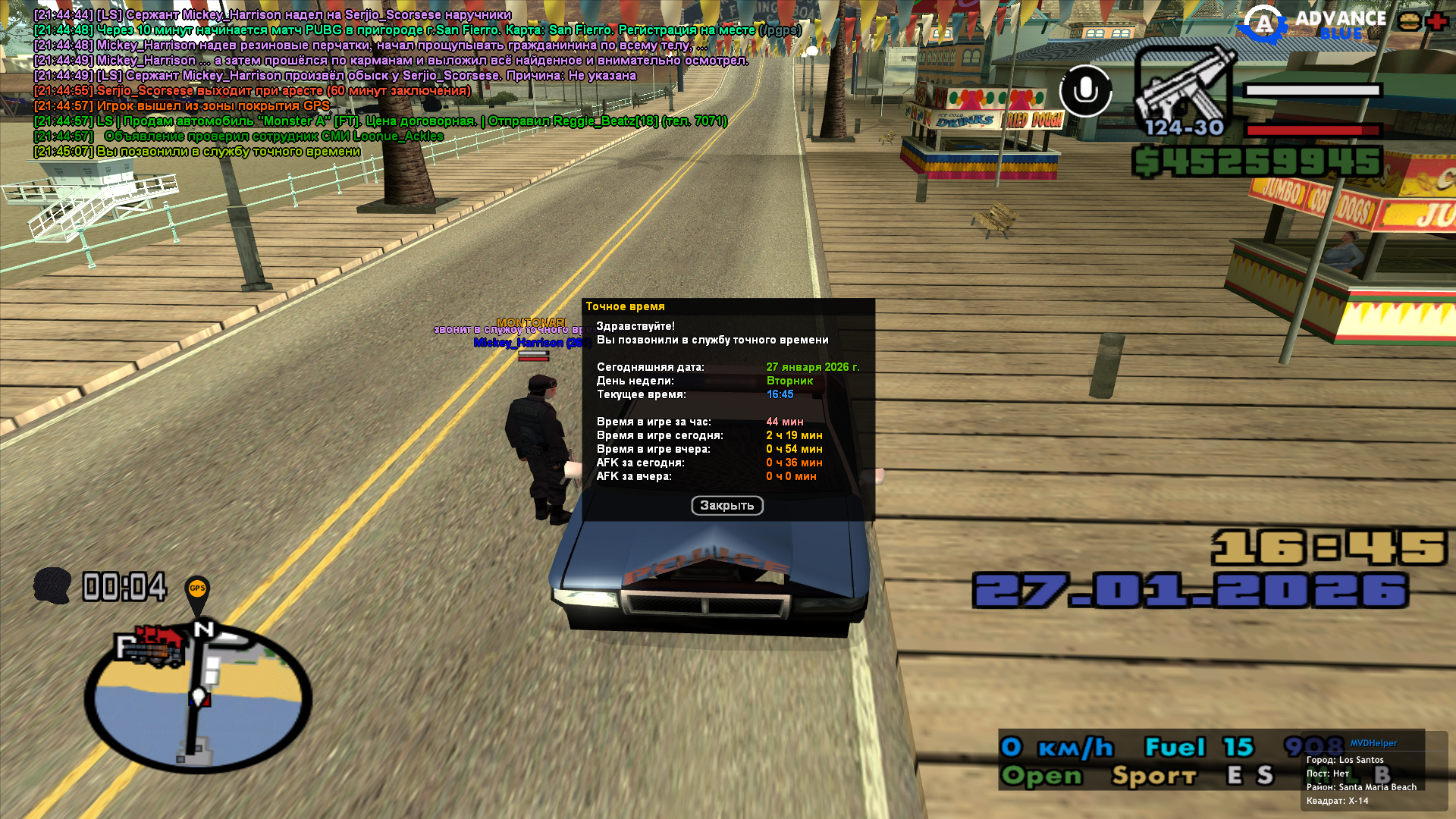
Task: Click the circular radar minimap
Action: (x=198, y=698)
